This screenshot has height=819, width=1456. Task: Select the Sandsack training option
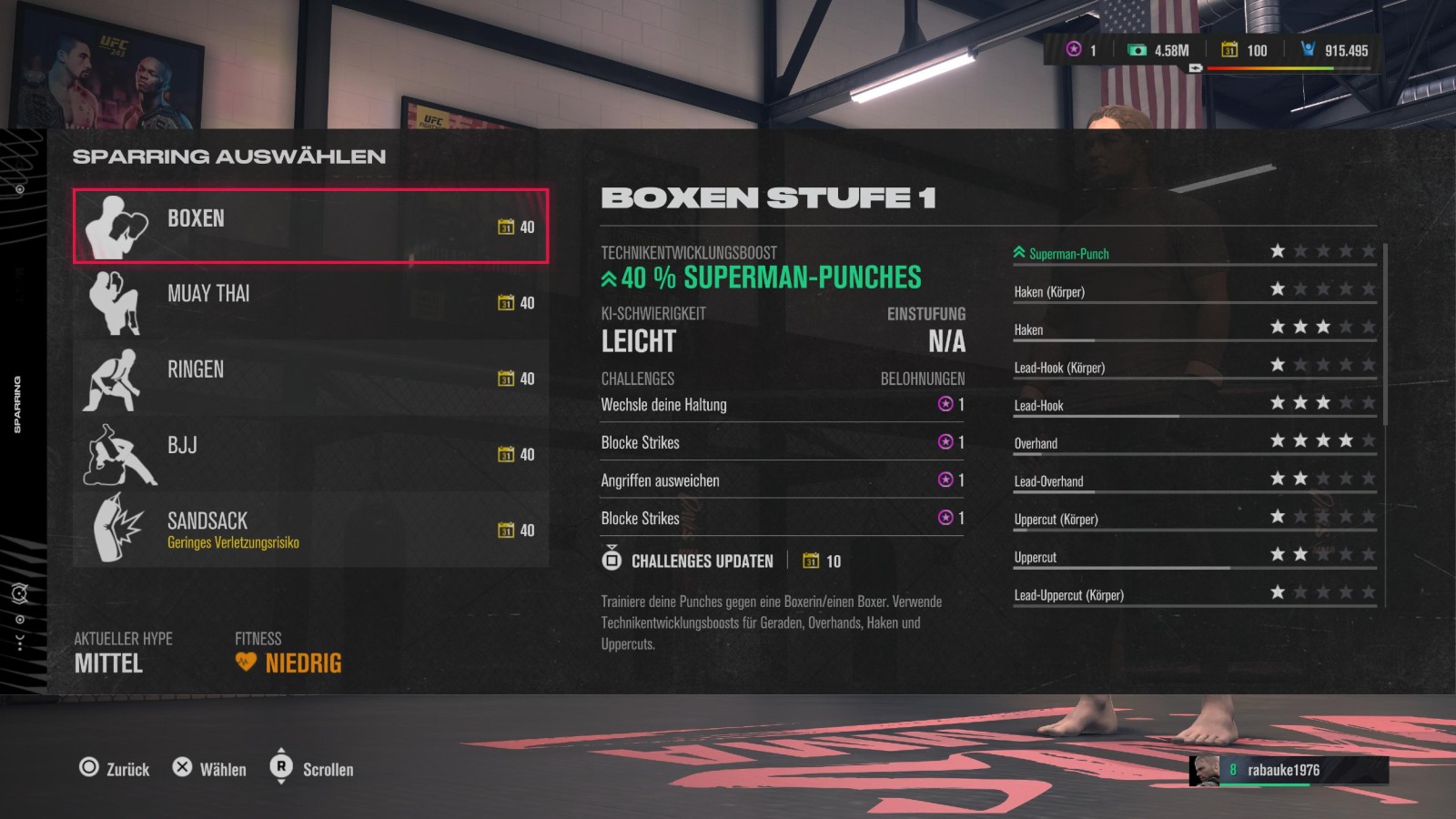tap(310, 530)
